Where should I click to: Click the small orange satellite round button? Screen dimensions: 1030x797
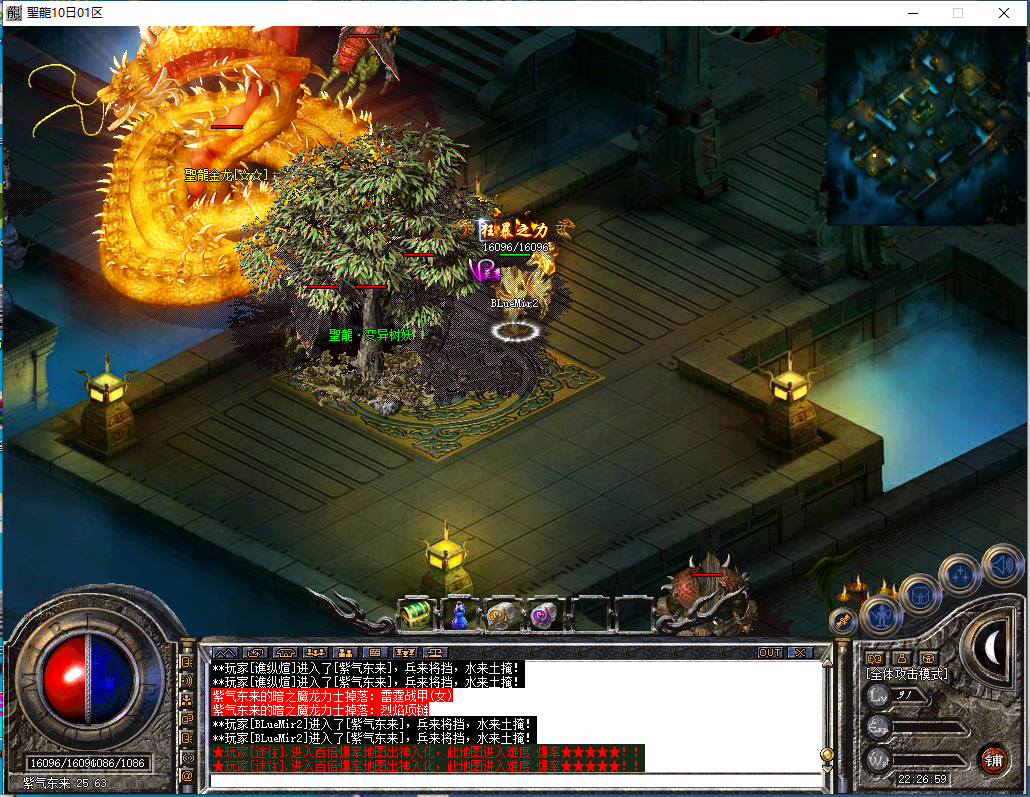pos(842,620)
